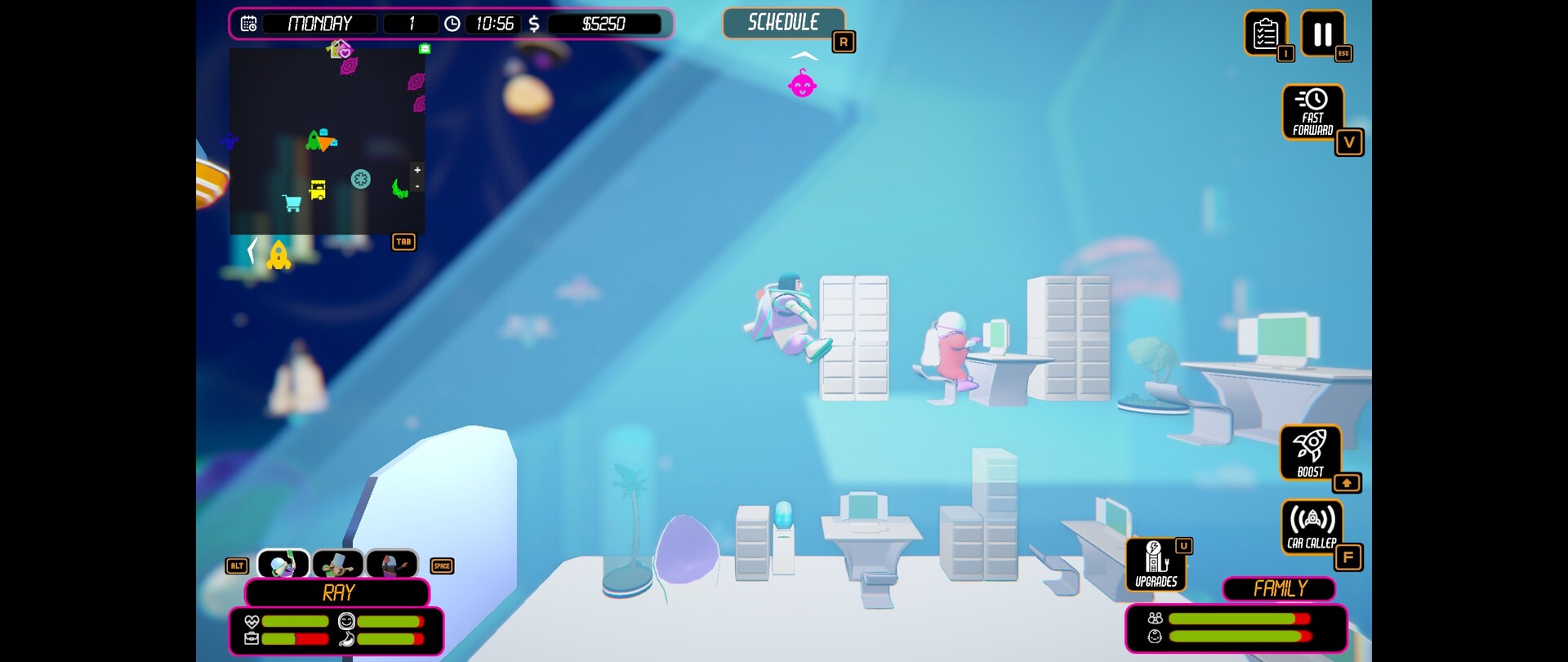Select the yellow rocket icon below minimap
Image resolution: width=1568 pixels, height=662 pixels.
[278, 255]
